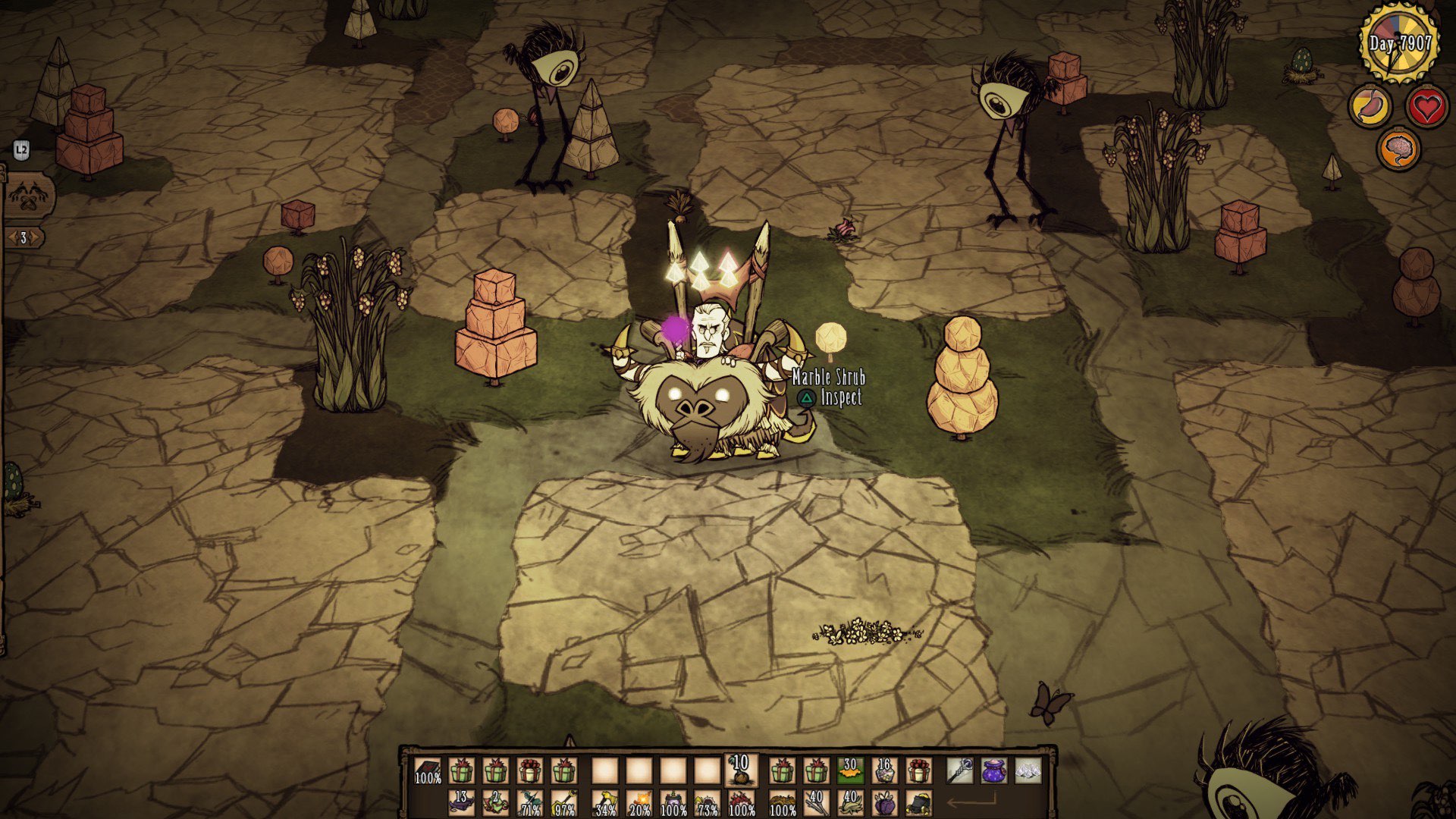Pick the stack of 13 purple items
Screen dimensions: 1456x819
pyautogui.click(x=461, y=803)
